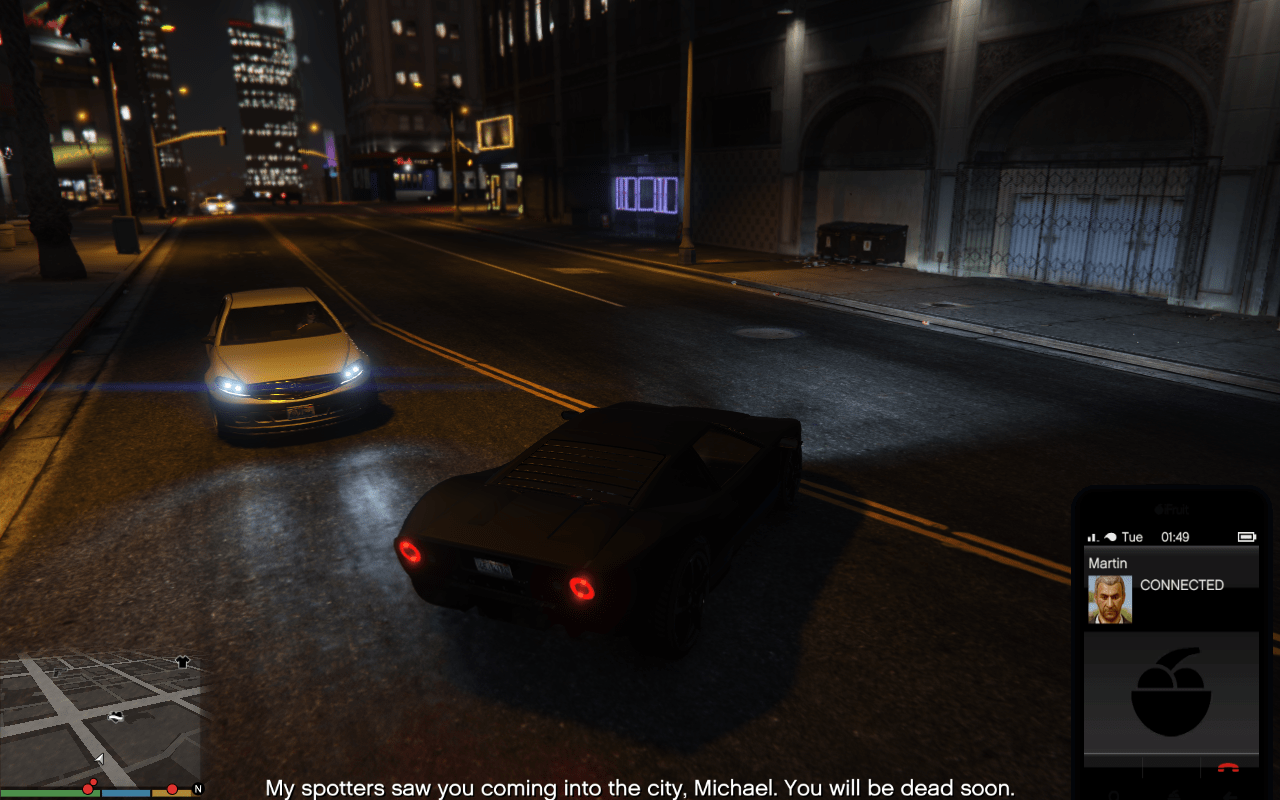Viewport: 1280px width, 800px height.
Task: Click Martin's contact portrait on the phone
Action: [1110, 600]
